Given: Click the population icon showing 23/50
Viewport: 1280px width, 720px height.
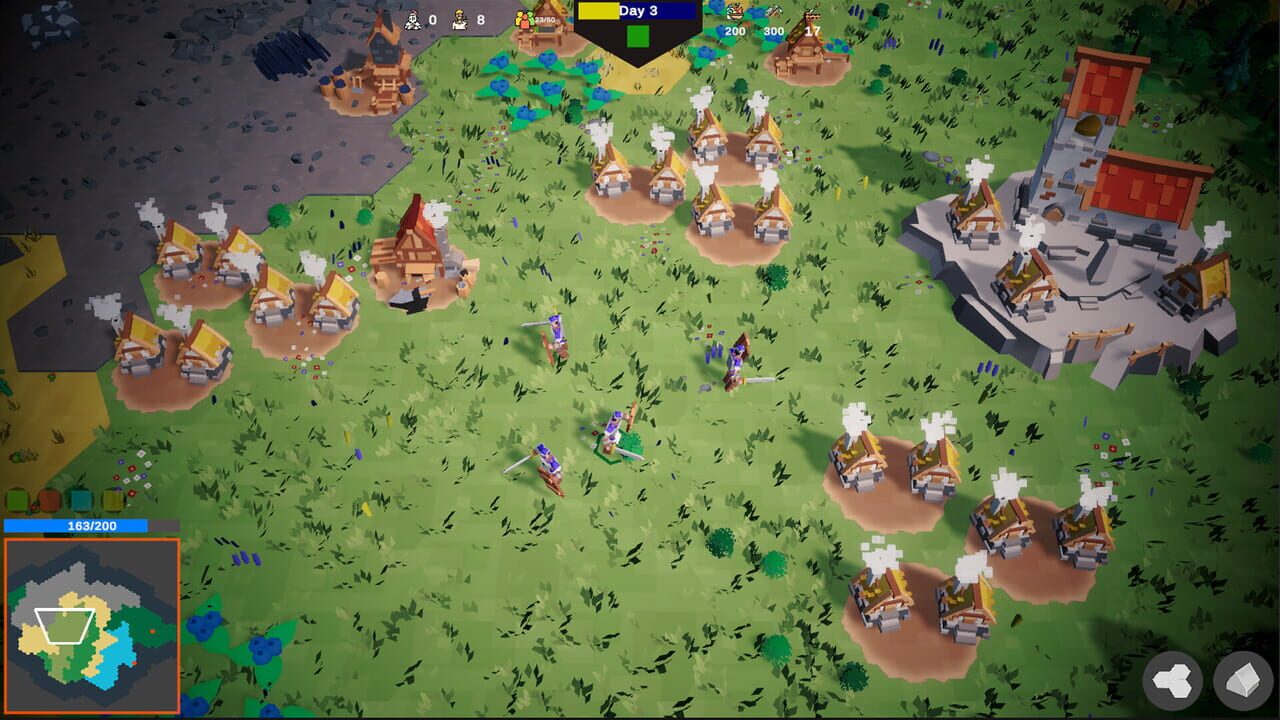Looking at the screenshot, I should pos(524,20).
